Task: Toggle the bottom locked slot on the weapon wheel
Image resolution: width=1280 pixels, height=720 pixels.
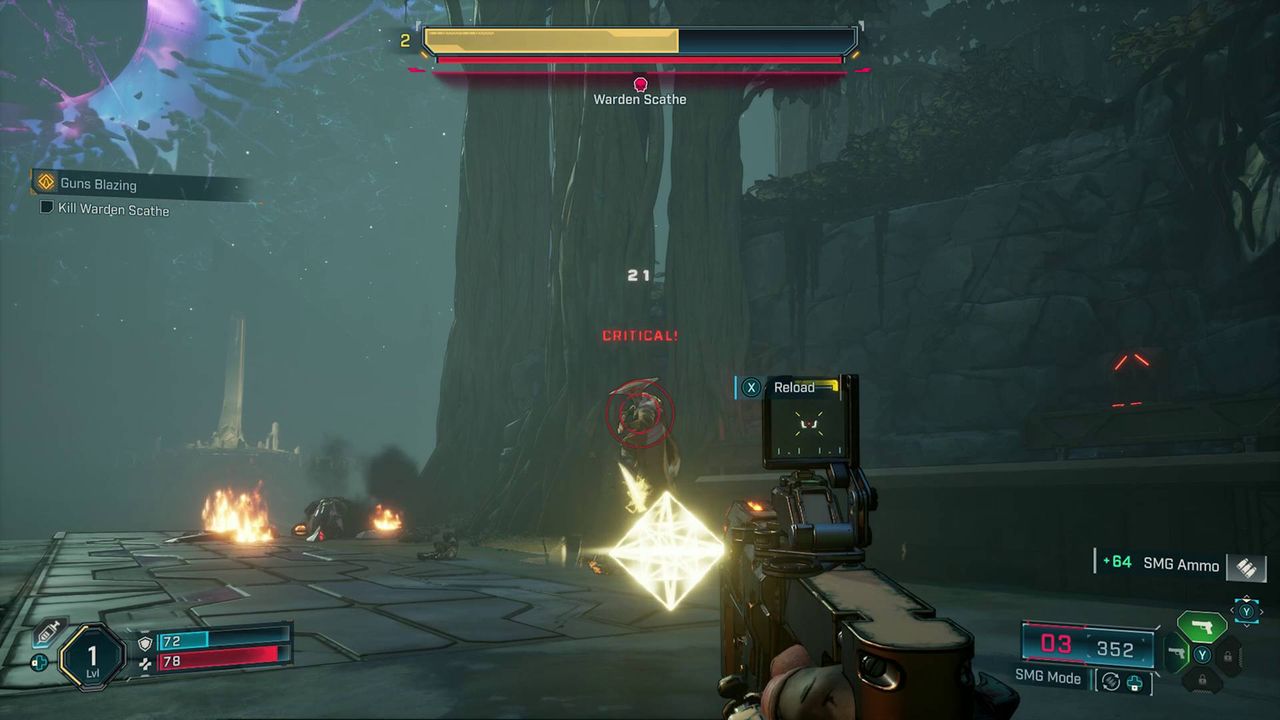Action: [1203, 679]
